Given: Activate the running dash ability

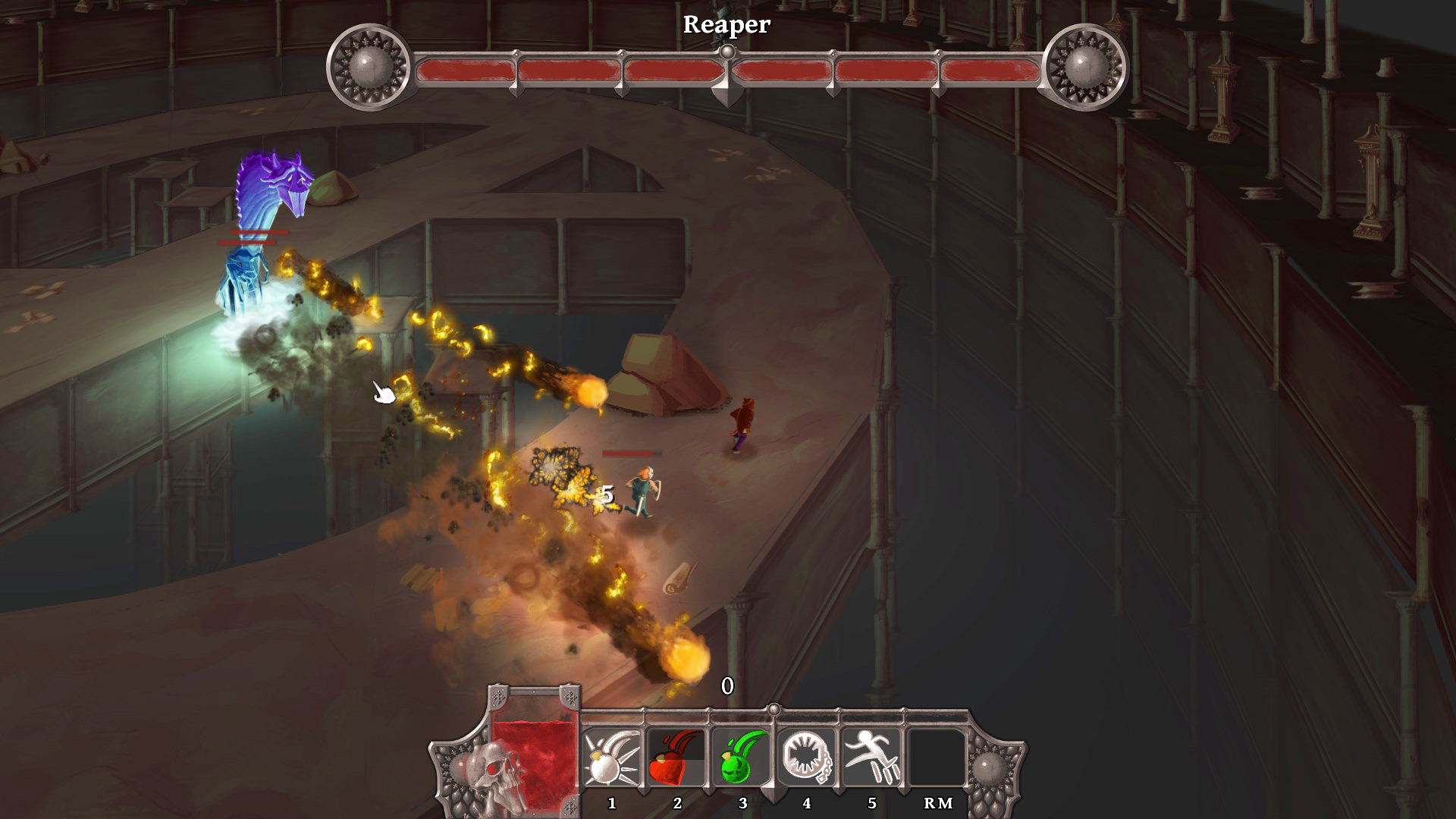Looking at the screenshot, I should click(871, 759).
